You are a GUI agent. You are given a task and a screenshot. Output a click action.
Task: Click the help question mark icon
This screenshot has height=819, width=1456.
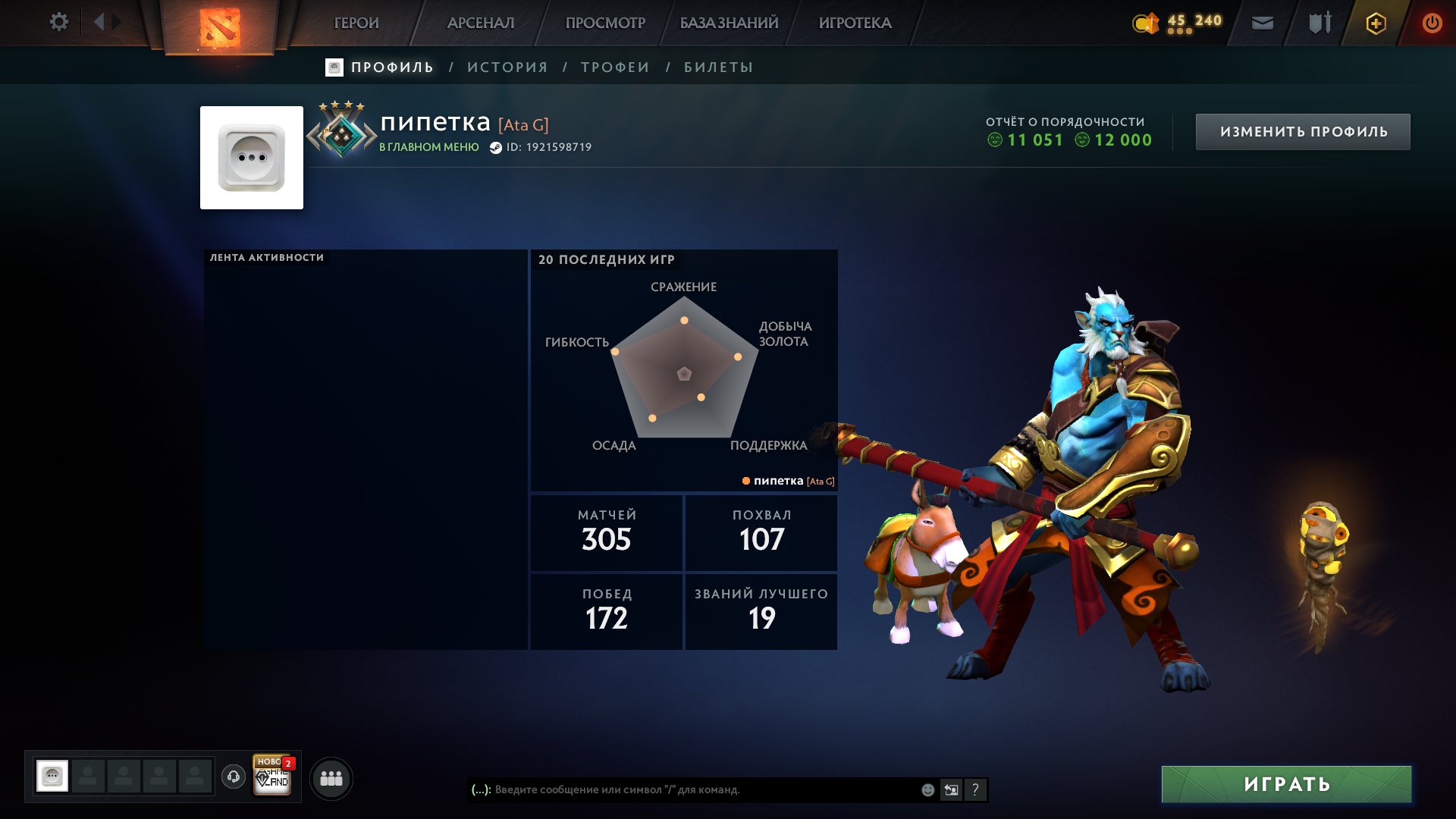pyautogui.click(x=976, y=789)
